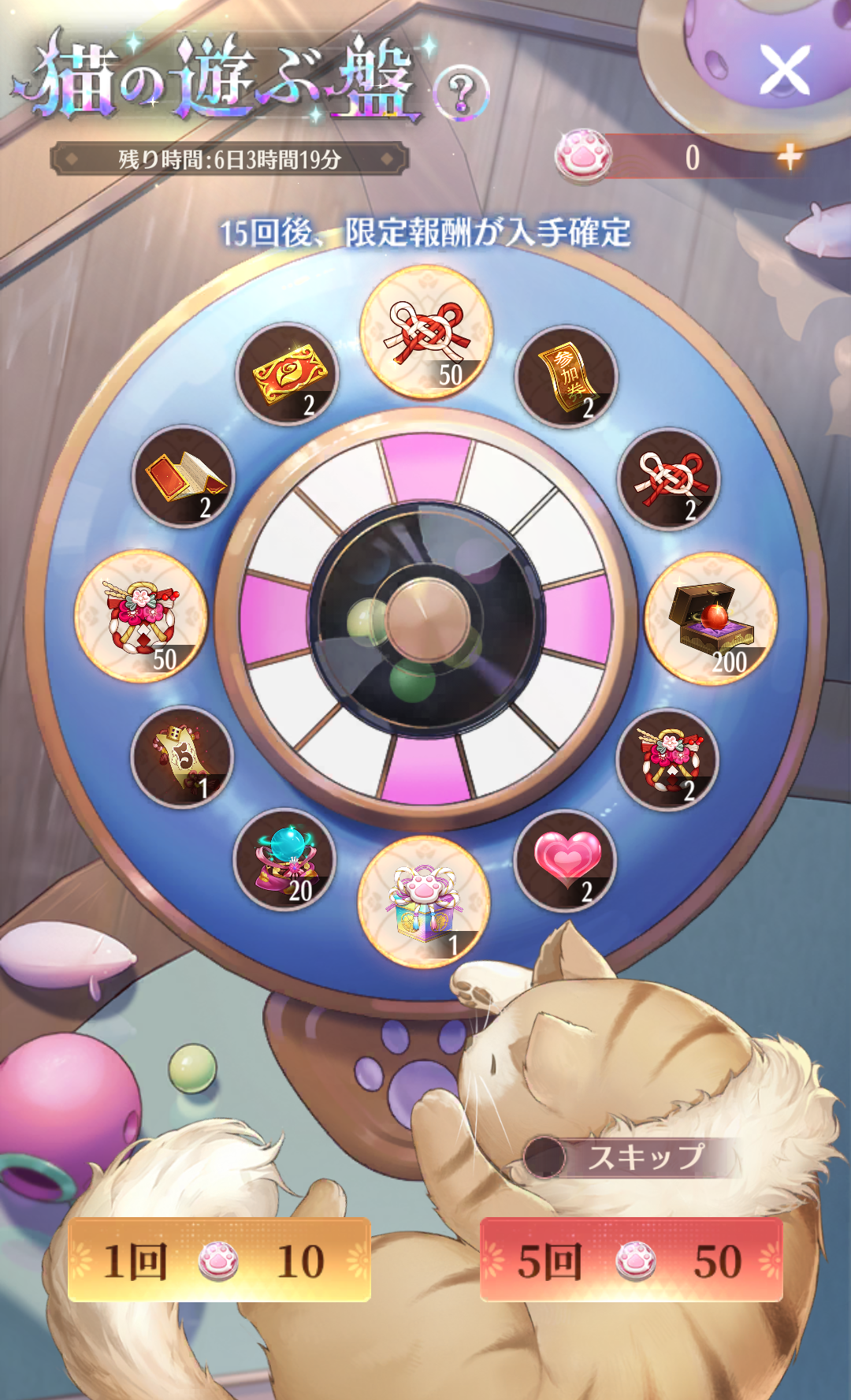View the pink heart reward
The height and width of the screenshot is (1400, 851).
[565, 861]
